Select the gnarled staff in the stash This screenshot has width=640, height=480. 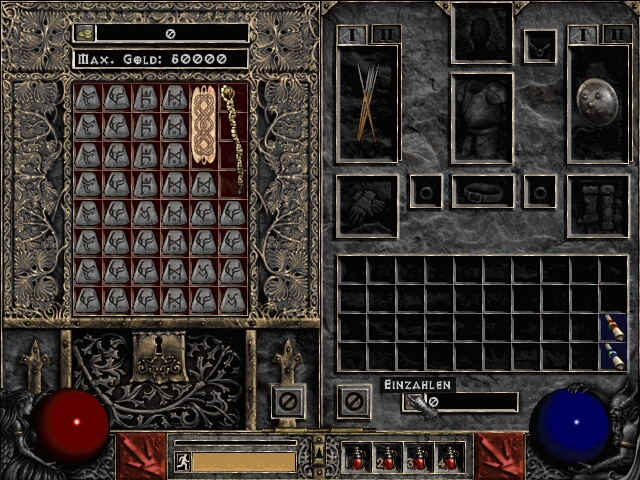[x=232, y=138]
